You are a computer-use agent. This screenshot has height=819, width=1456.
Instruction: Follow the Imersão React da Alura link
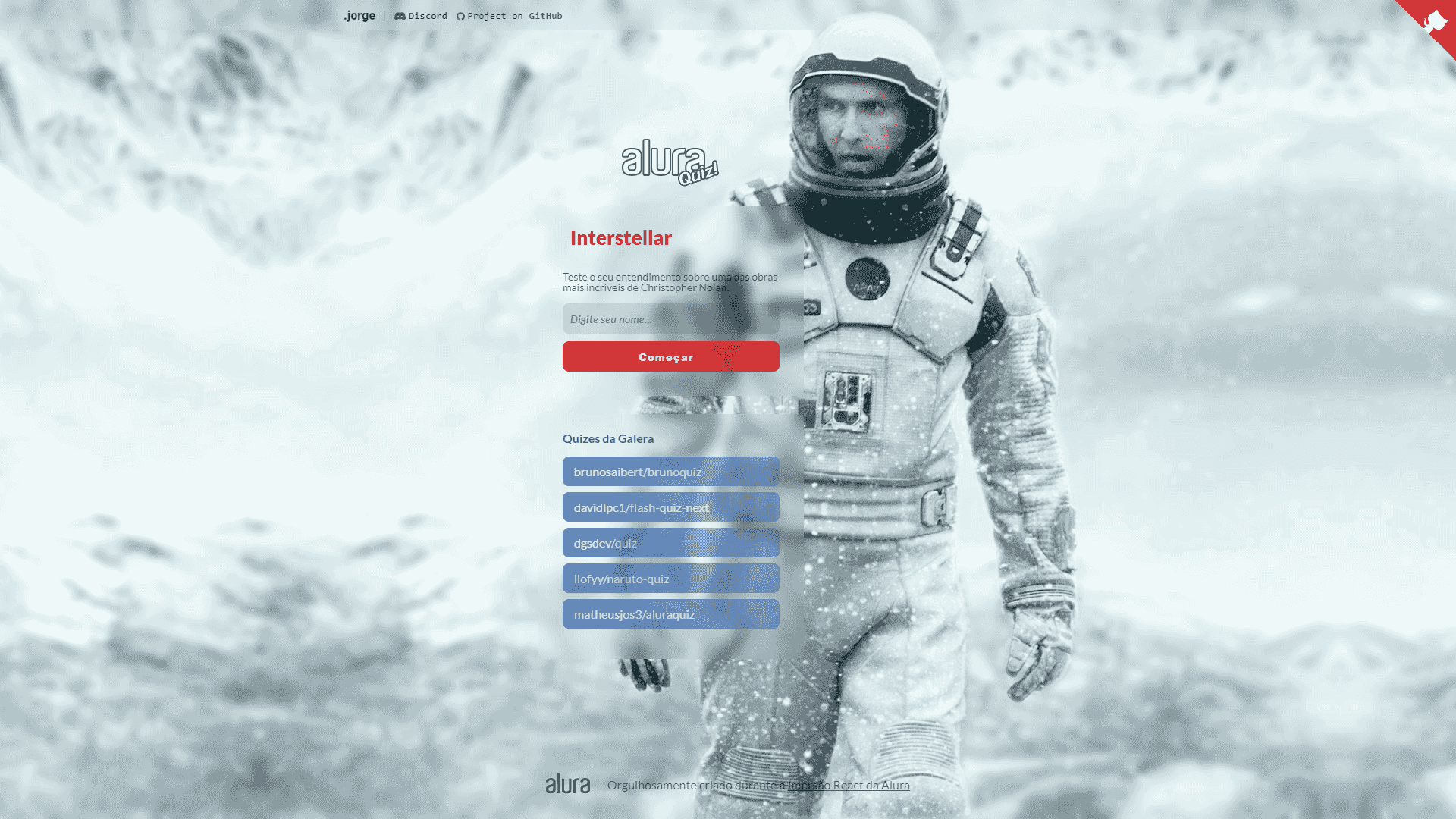(848, 785)
